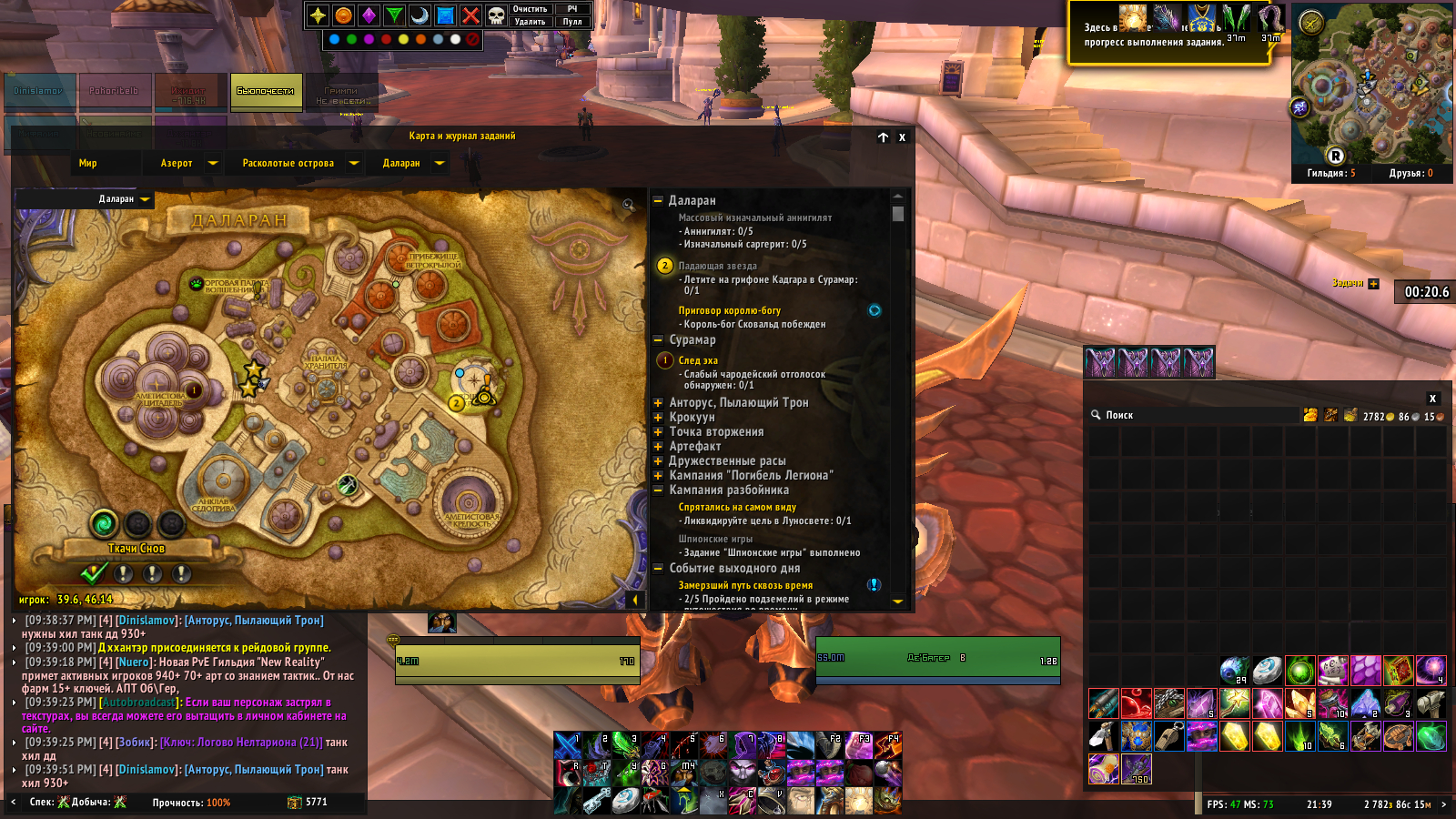1456x819 pixels.
Task: Start a pull timer with Пулл
Action: click(572, 22)
